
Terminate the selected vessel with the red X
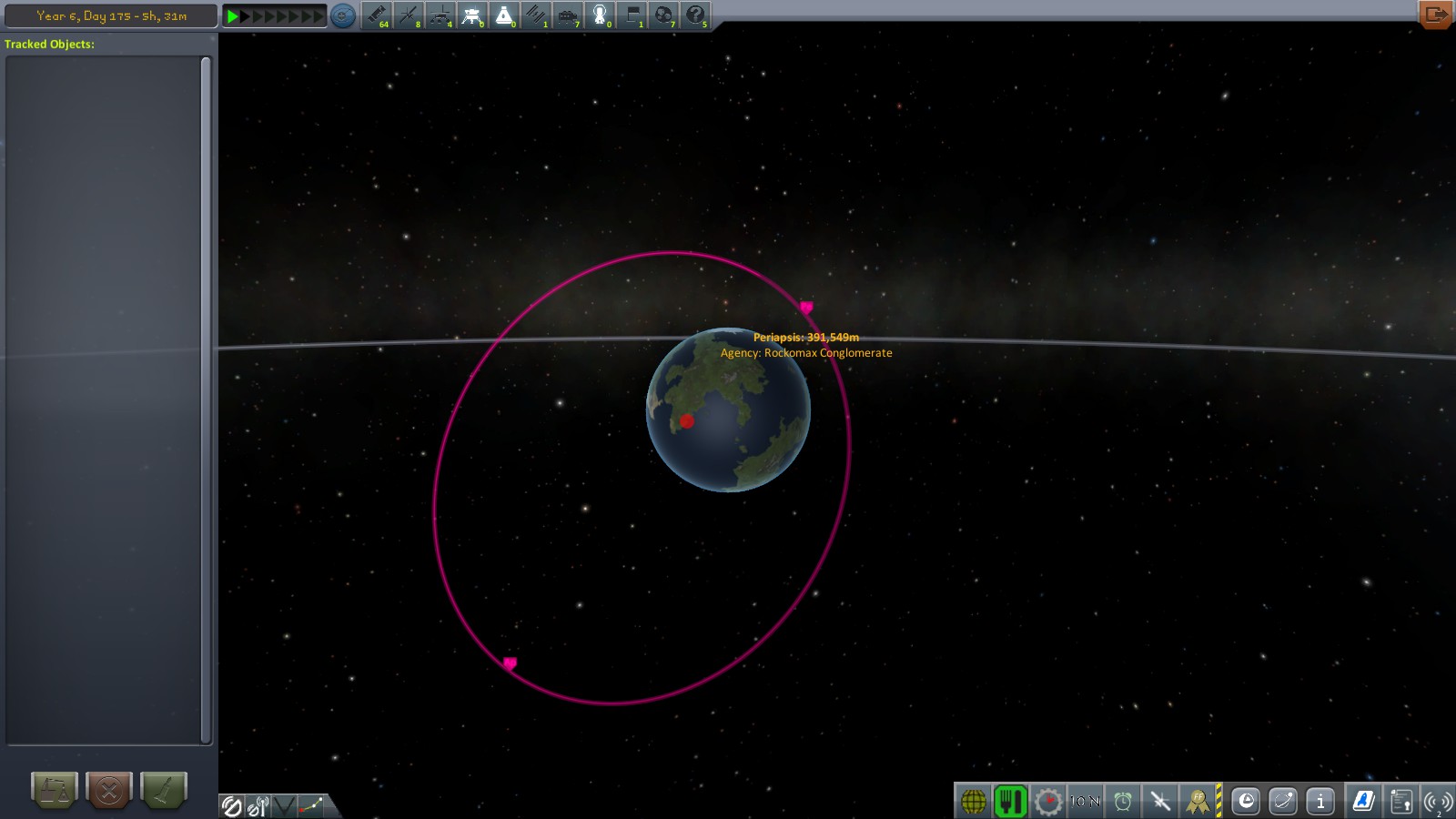coord(109,790)
